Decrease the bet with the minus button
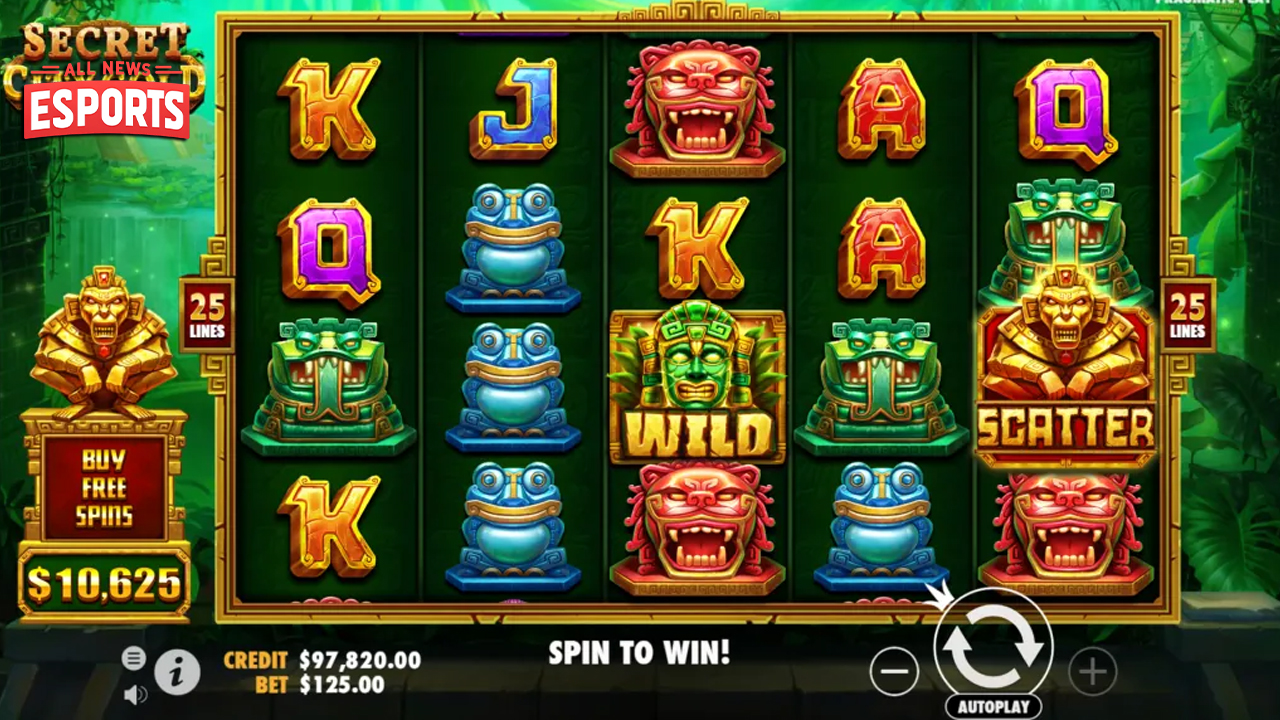The height and width of the screenshot is (720, 1280). click(893, 671)
